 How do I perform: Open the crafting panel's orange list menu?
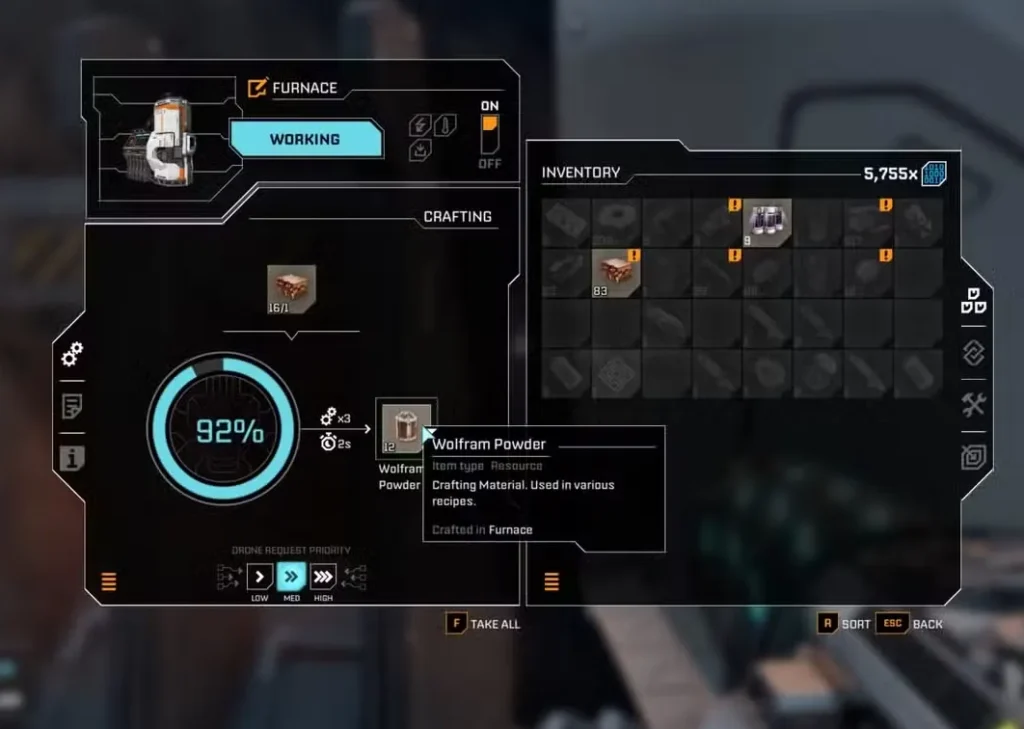(109, 581)
